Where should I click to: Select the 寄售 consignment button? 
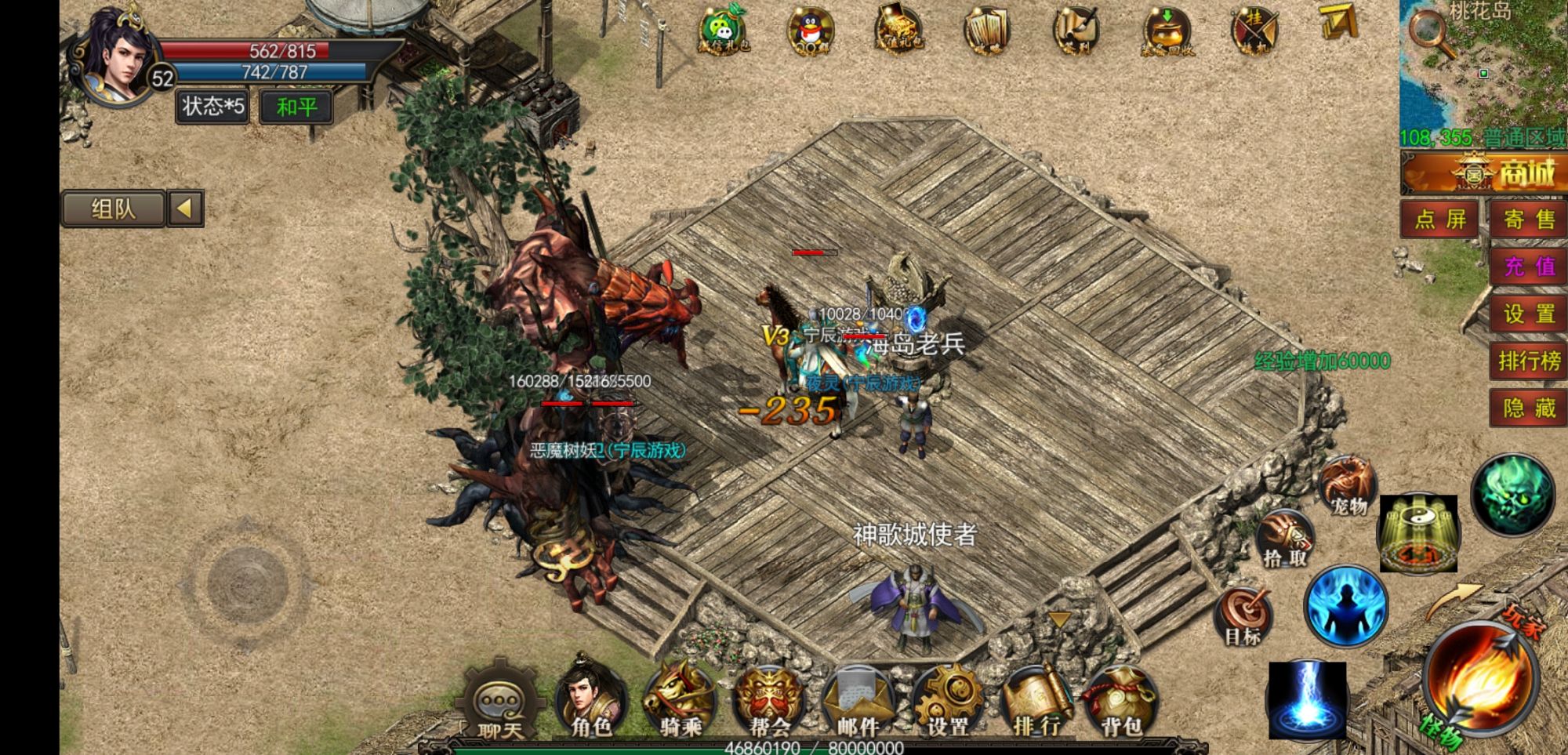[1529, 220]
